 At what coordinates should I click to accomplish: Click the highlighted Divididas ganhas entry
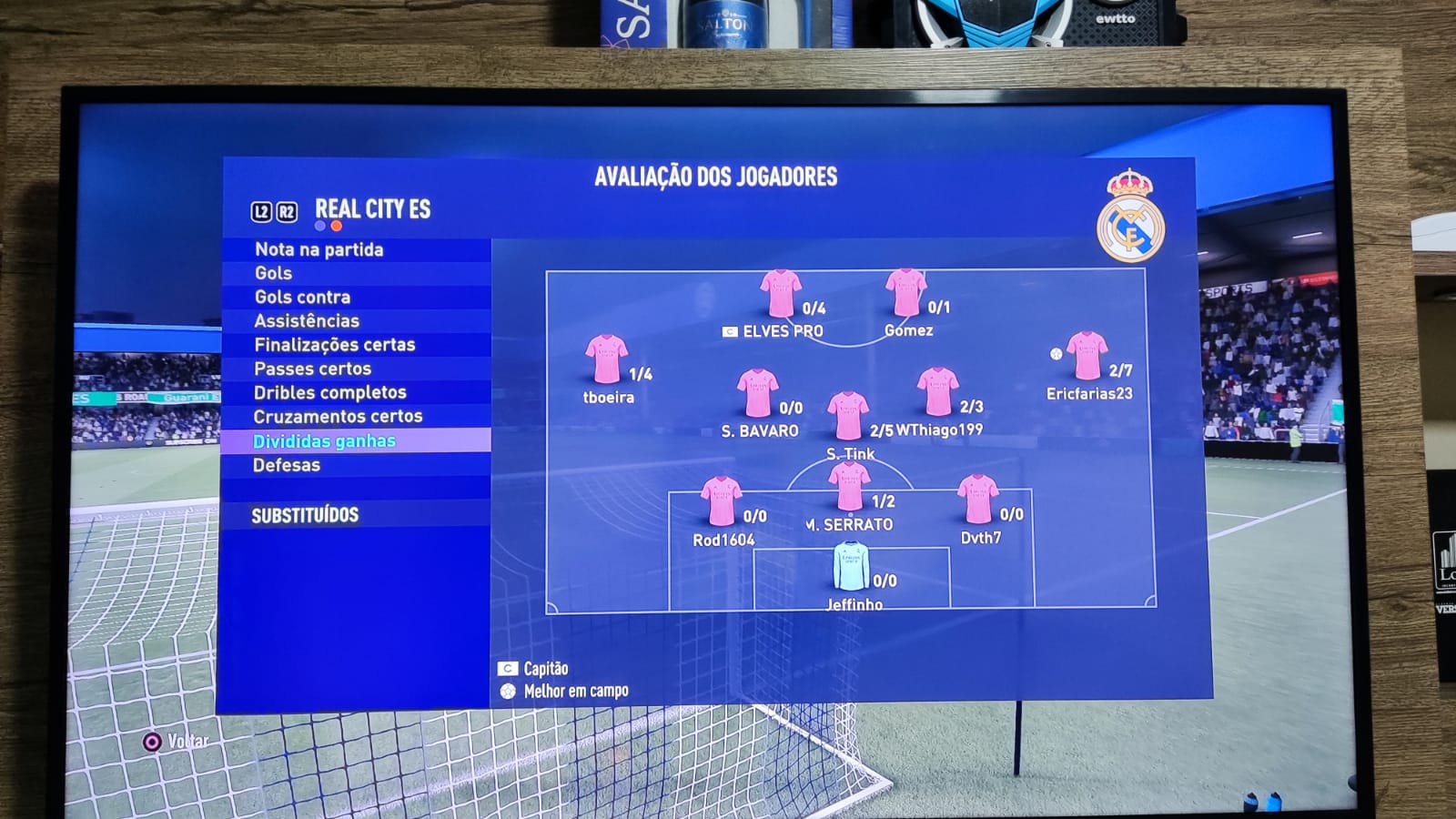[324, 440]
